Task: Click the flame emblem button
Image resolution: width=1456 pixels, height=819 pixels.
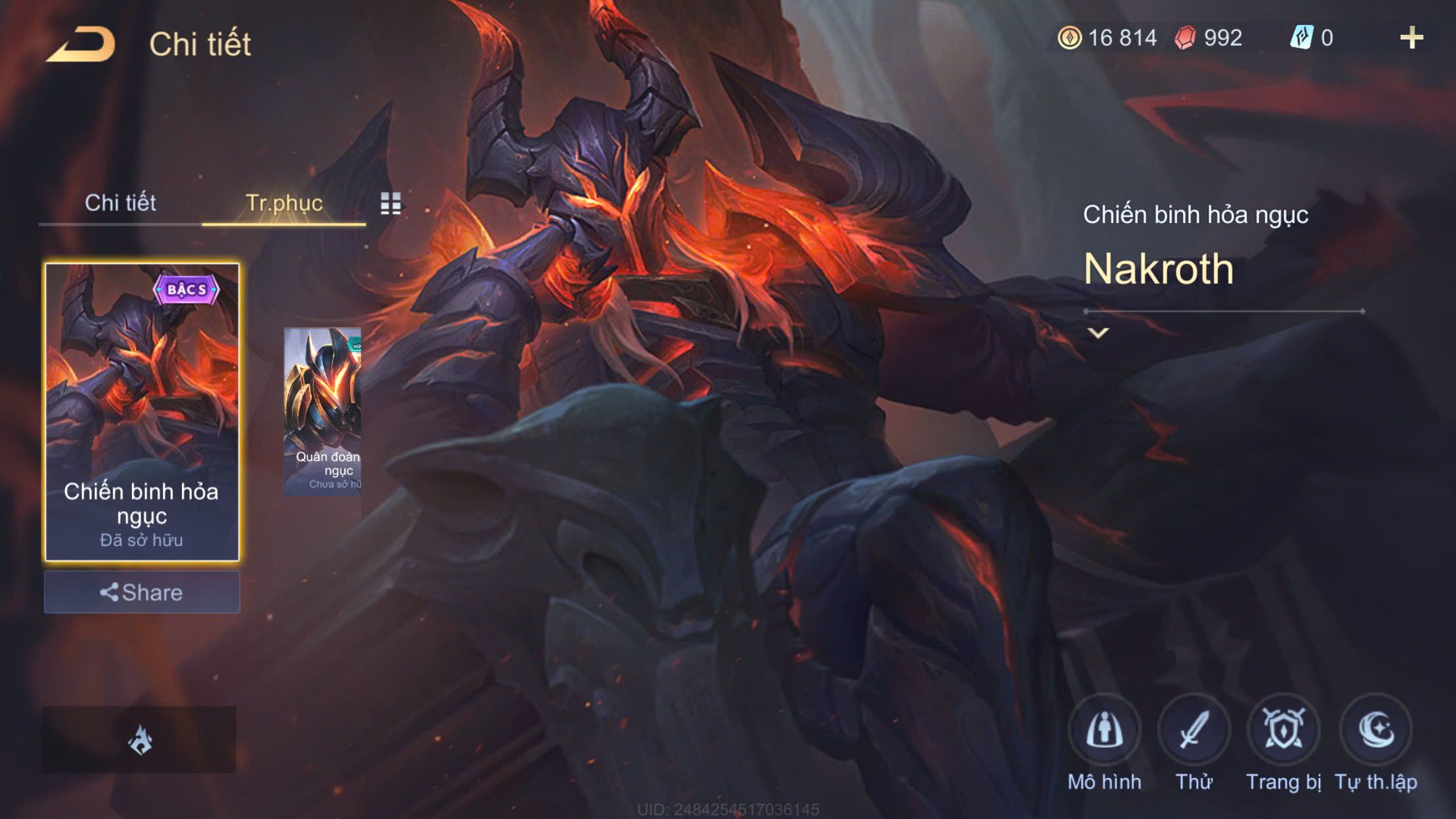Action: tap(139, 739)
